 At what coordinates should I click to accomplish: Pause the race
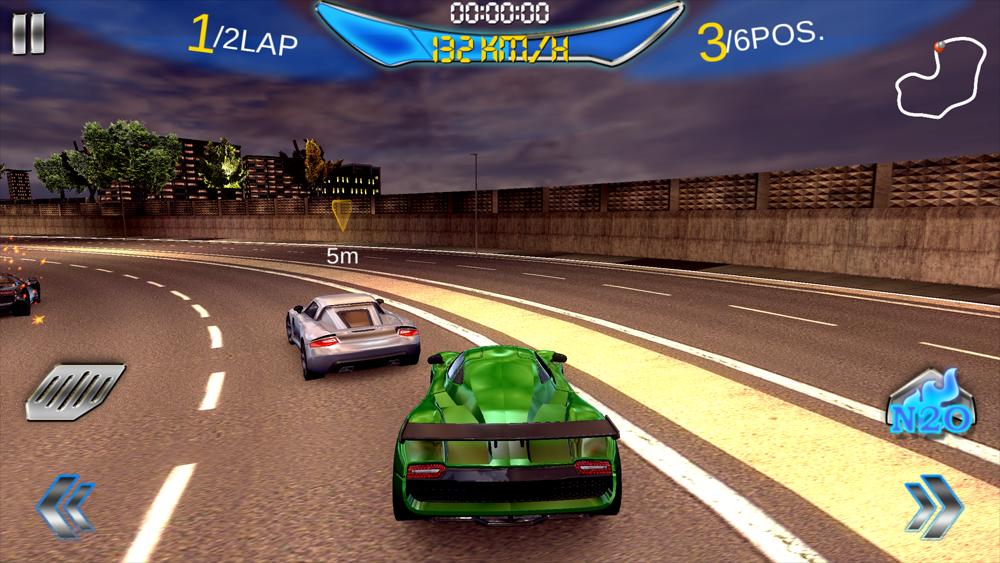click(28, 34)
